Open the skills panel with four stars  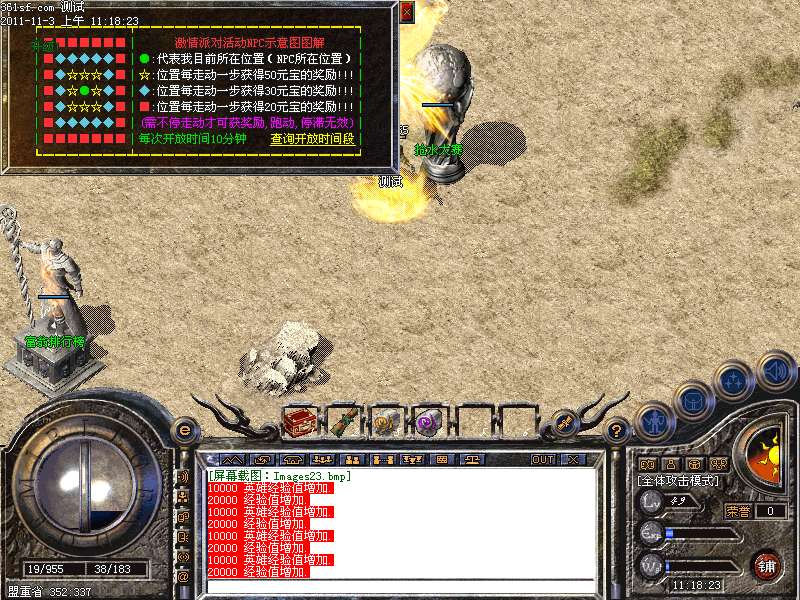click(x=734, y=380)
